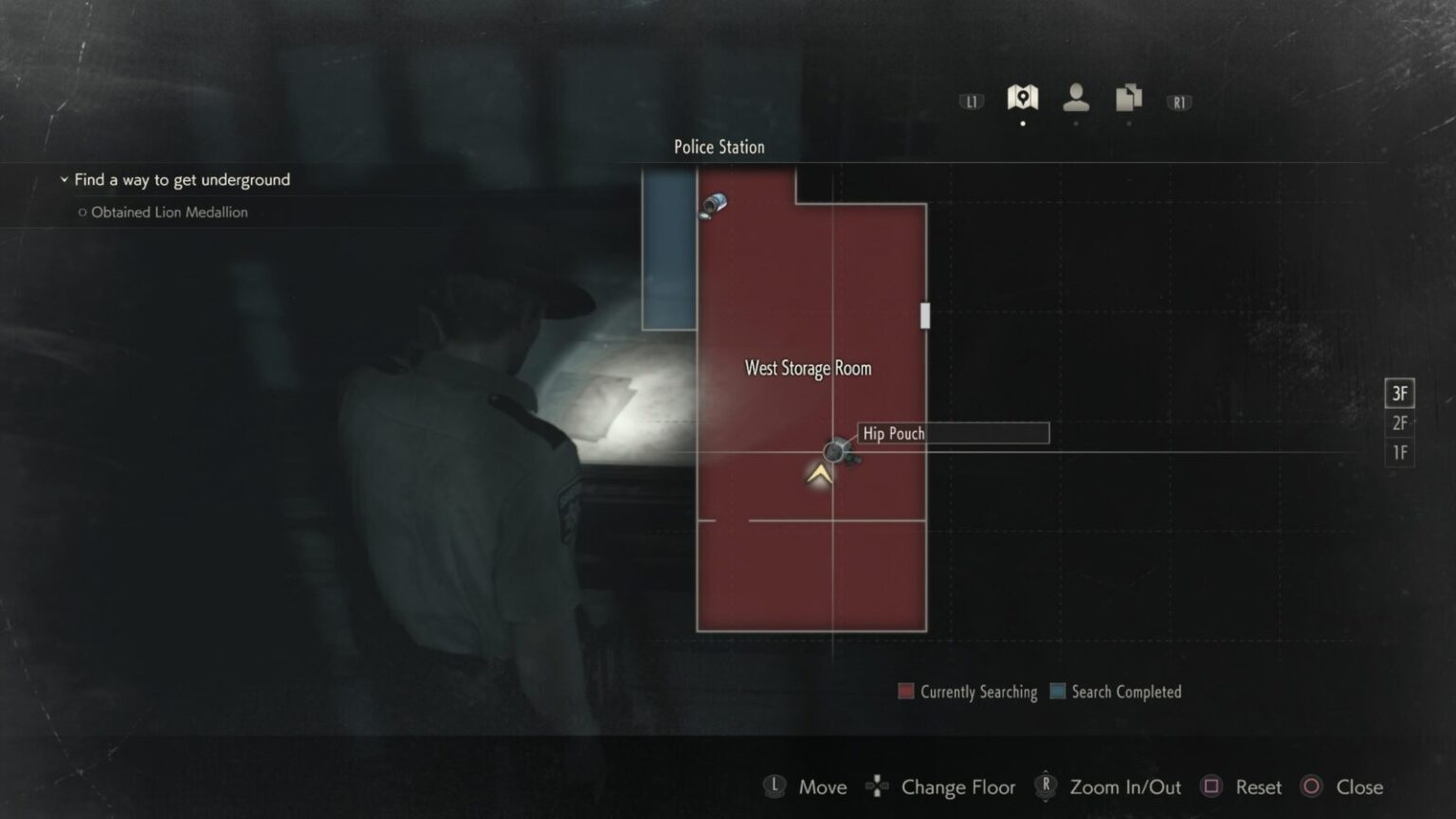Select the Map tab icon at the top
The height and width of the screenshot is (819, 1456).
[1023, 98]
